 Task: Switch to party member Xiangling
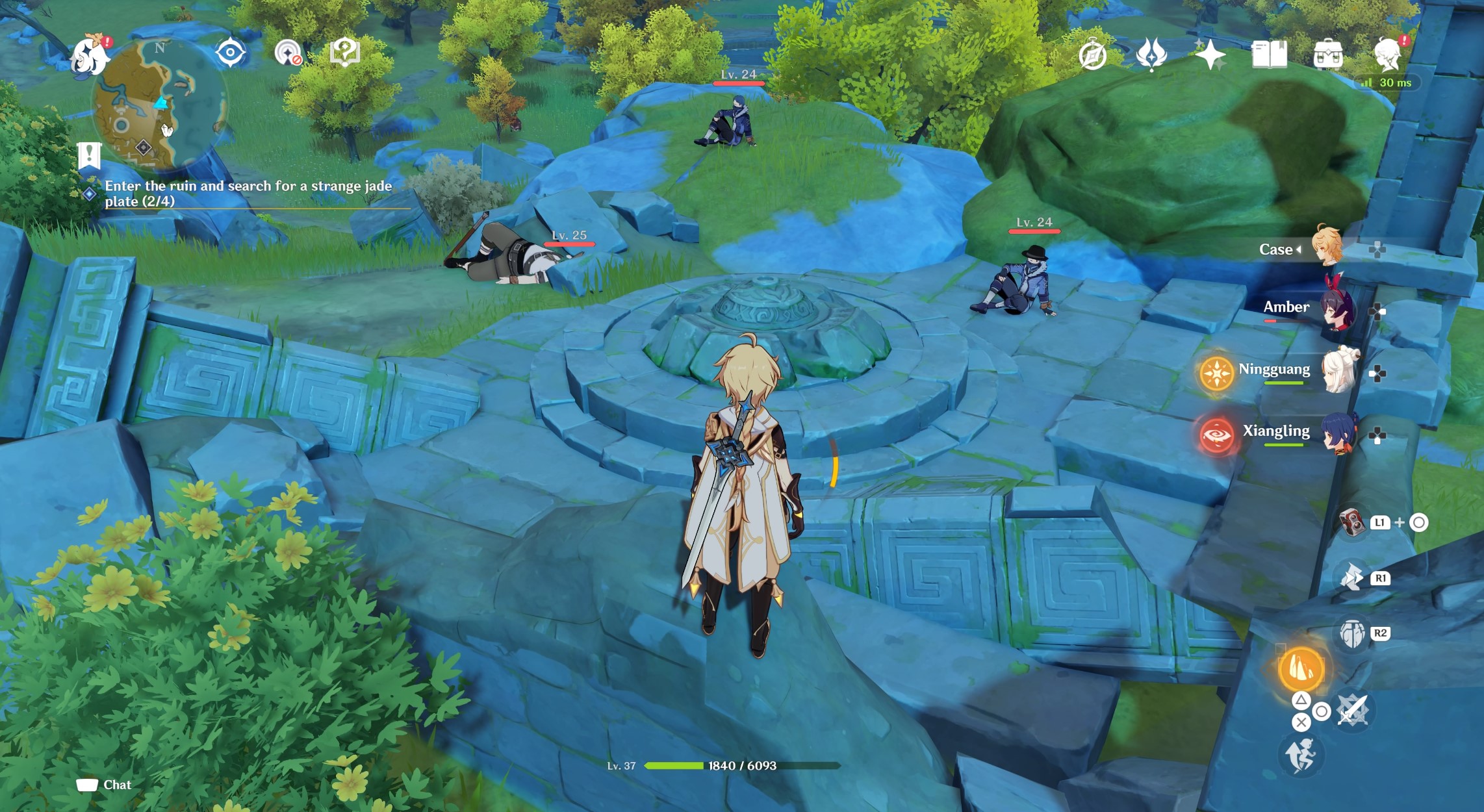(x=1337, y=432)
